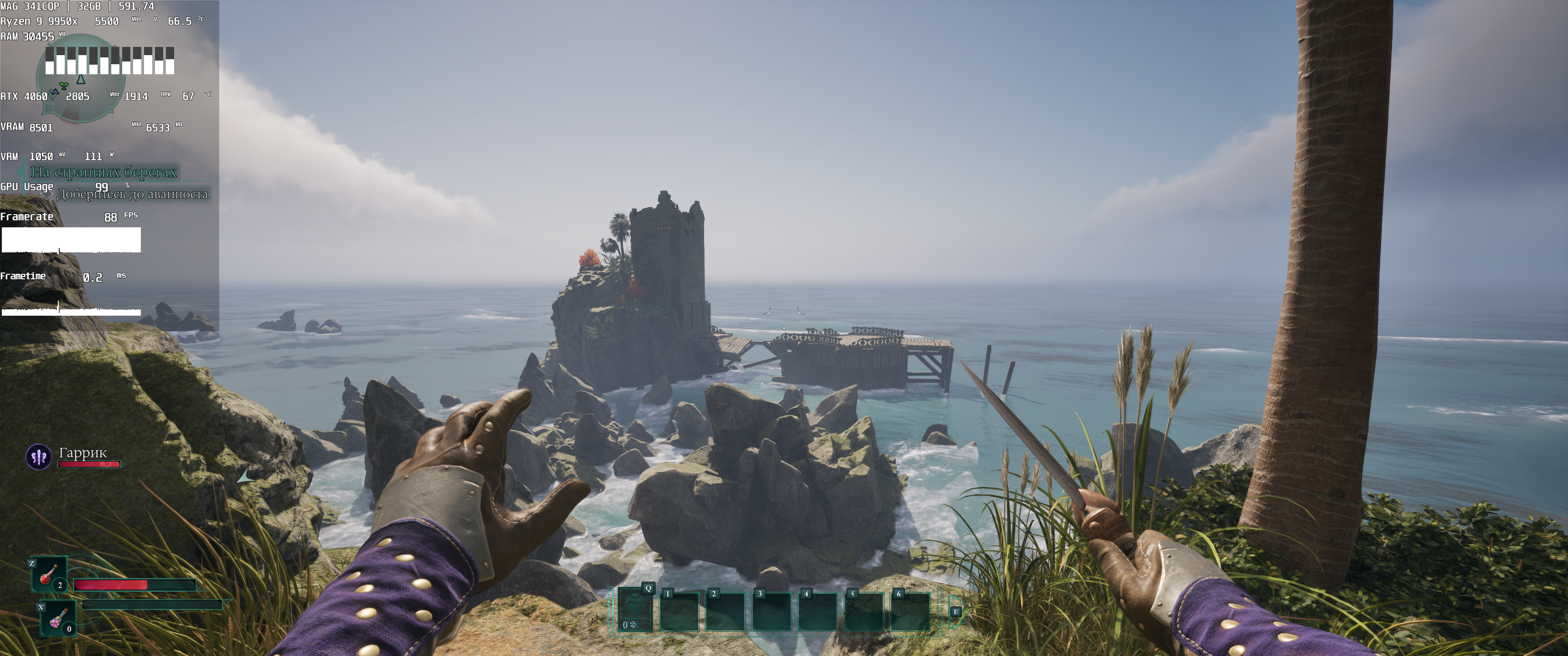
Task: Click Гаррик's companion portrait icon
Action: (x=38, y=456)
